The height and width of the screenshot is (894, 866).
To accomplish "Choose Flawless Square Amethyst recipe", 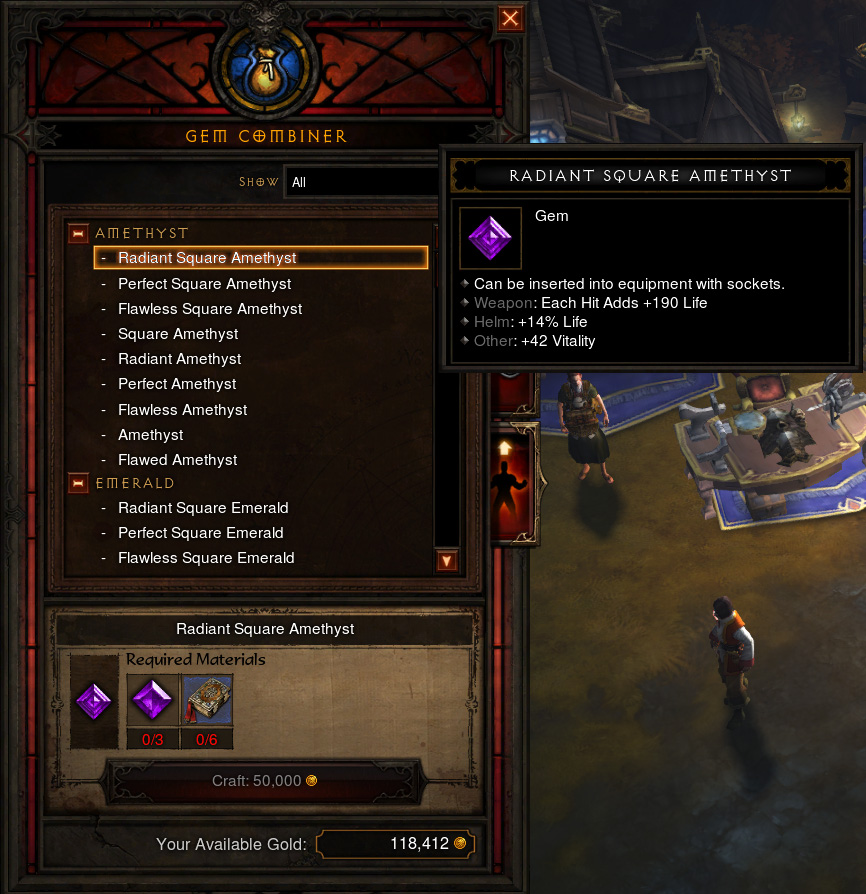I will tap(210, 309).
